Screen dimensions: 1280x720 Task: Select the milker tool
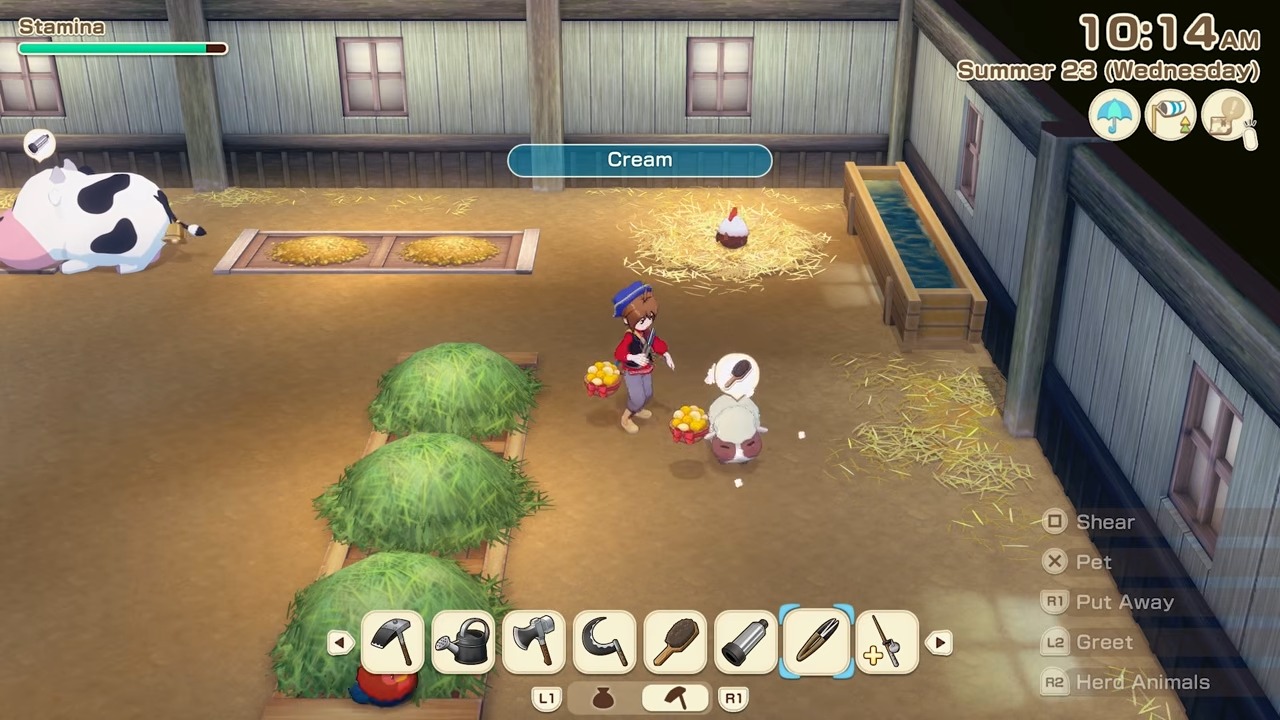coord(745,641)
